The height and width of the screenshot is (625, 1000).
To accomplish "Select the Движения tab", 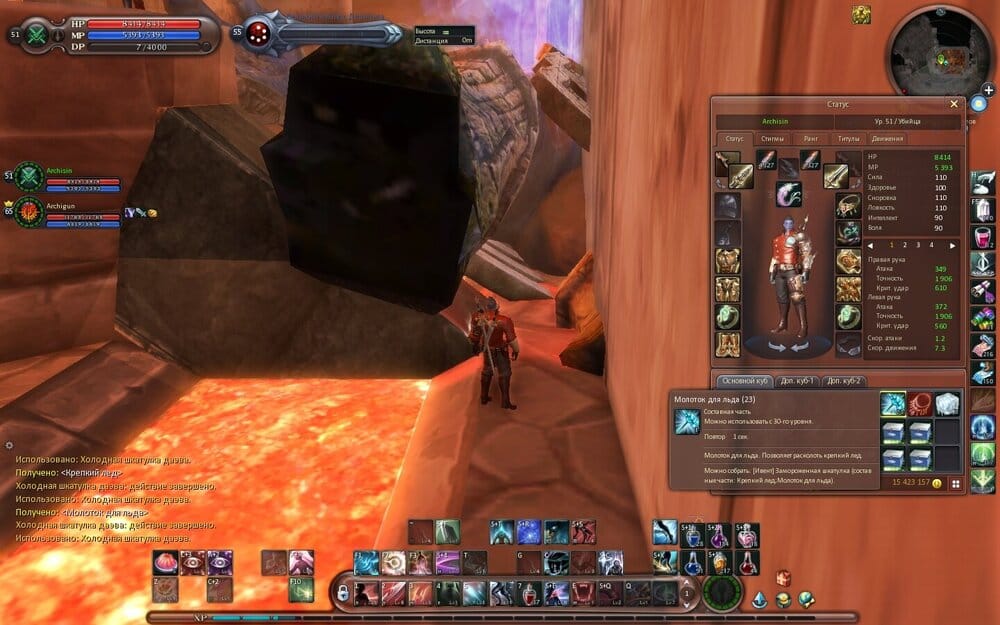I will click(887, 139).
